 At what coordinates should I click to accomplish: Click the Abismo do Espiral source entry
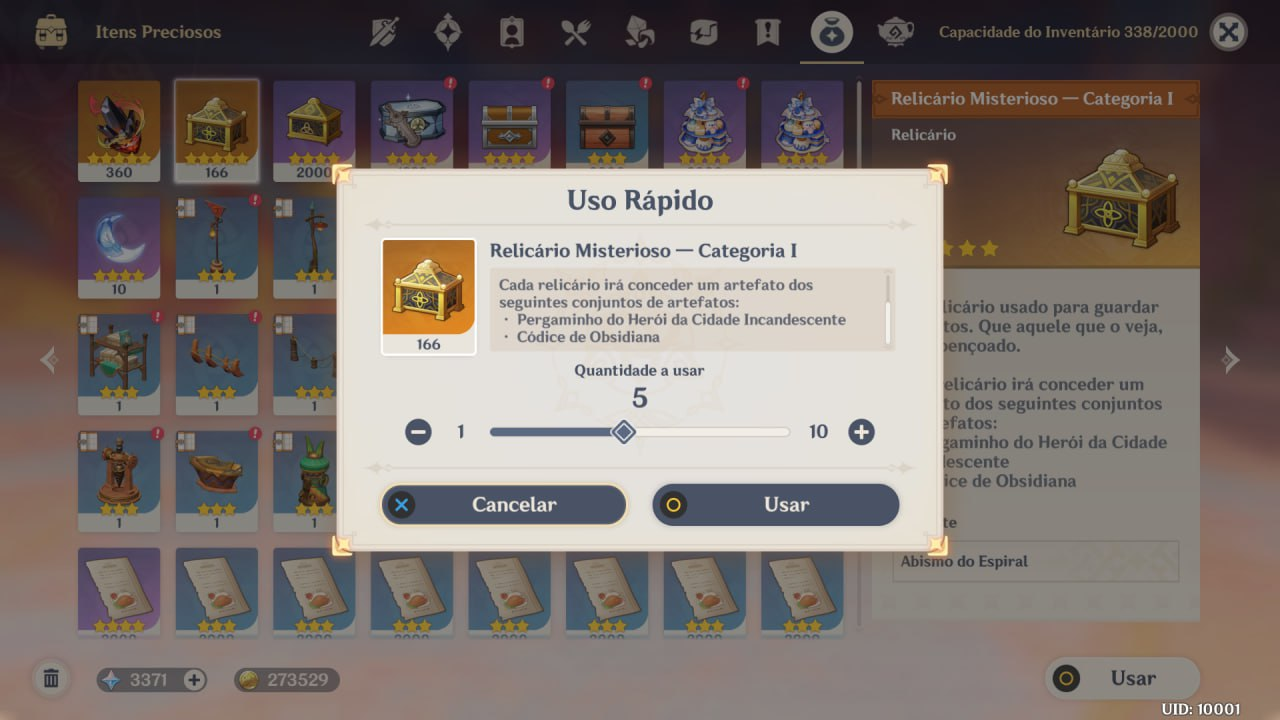[1035, 561]
